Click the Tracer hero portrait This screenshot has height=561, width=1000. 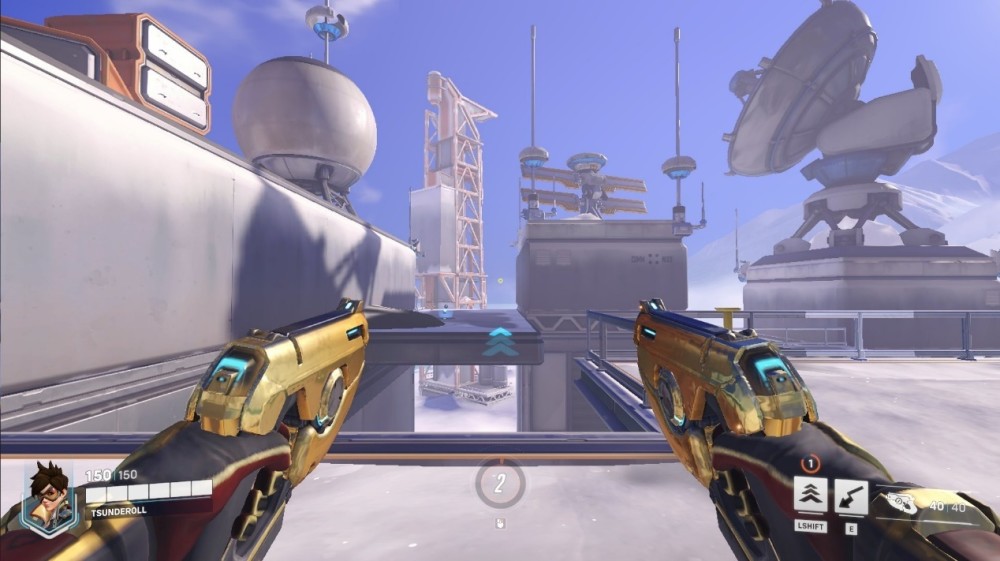(47, 497)
